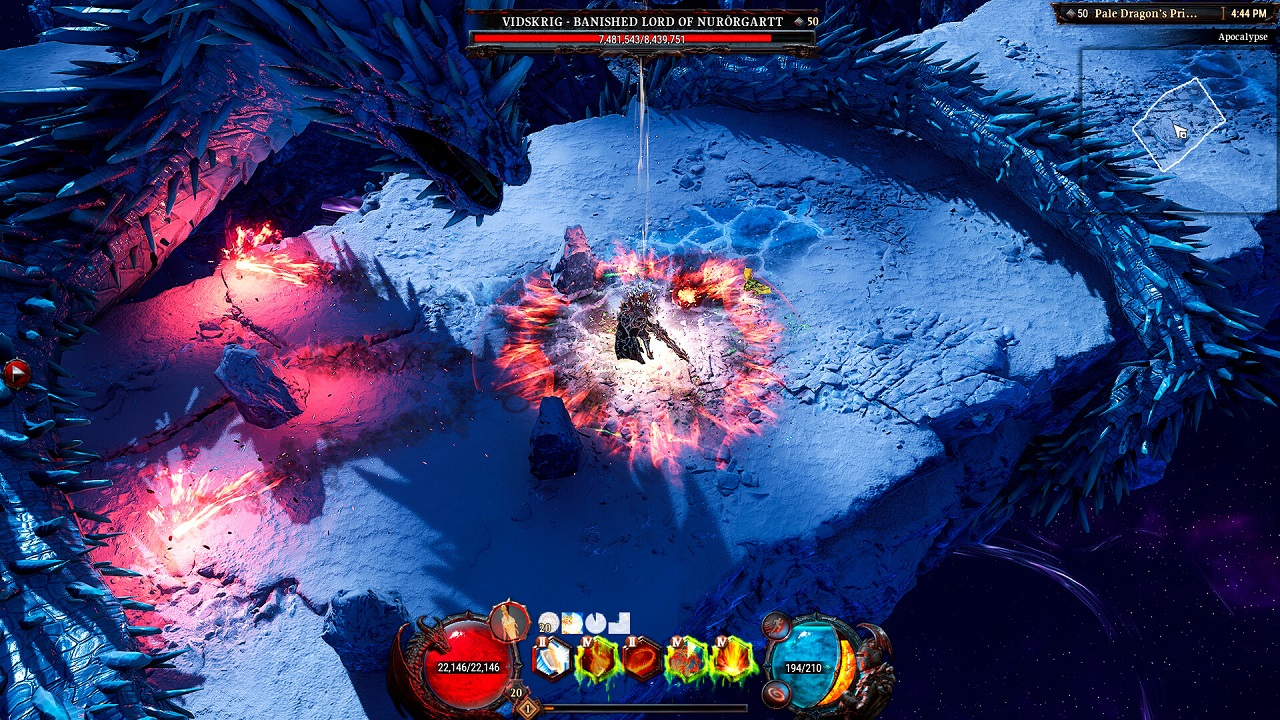Viewport: 1280px width, 720px height.
Task: Click the 4:44 PM clock display
Action: coord(1250,15)
